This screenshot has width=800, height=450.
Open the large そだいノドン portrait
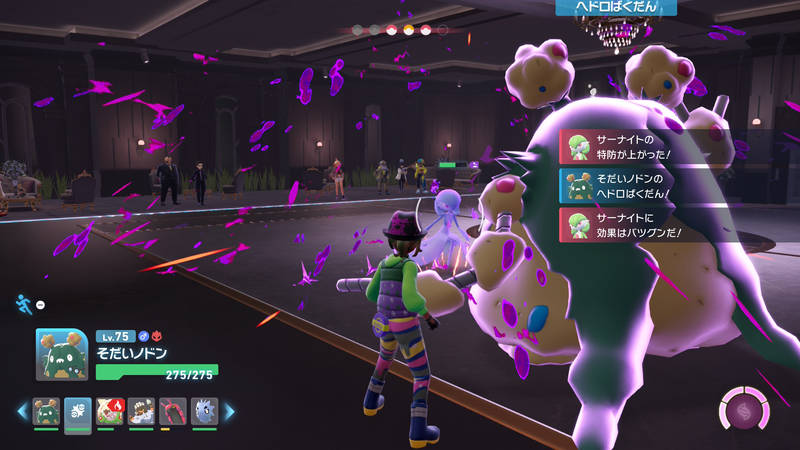pos(63,355)
